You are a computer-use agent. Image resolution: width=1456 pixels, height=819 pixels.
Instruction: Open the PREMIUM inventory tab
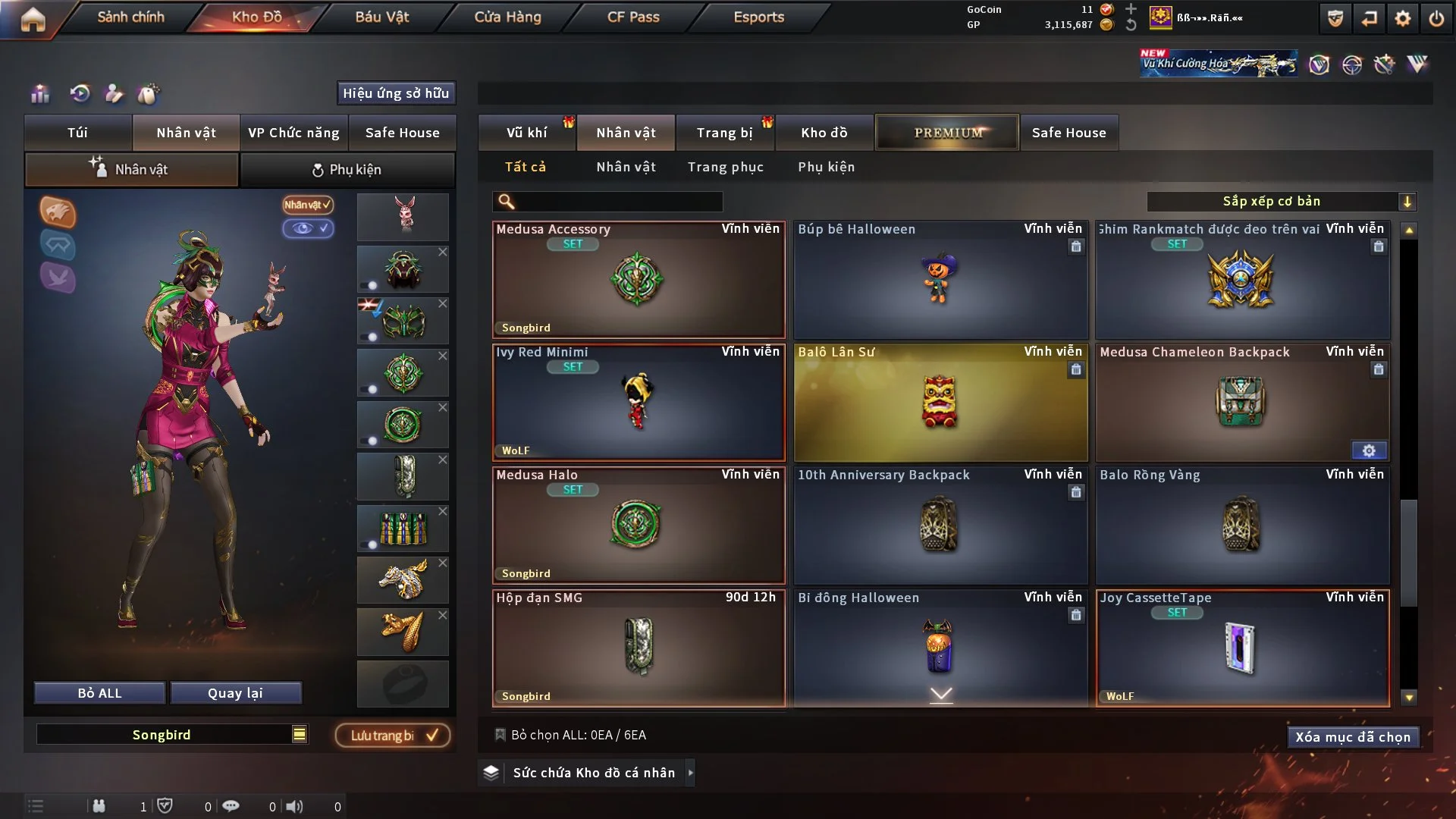947,133
